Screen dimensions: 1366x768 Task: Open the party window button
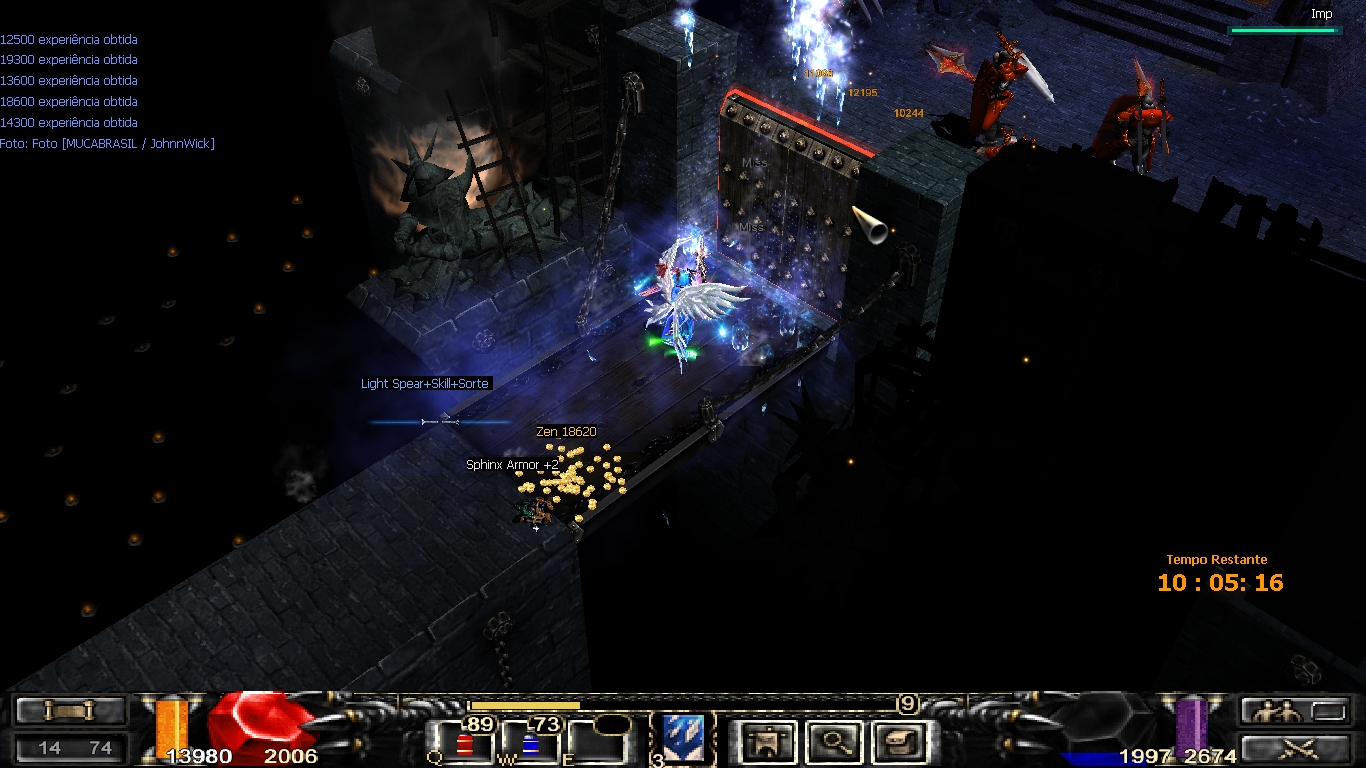pos(1284,711)
